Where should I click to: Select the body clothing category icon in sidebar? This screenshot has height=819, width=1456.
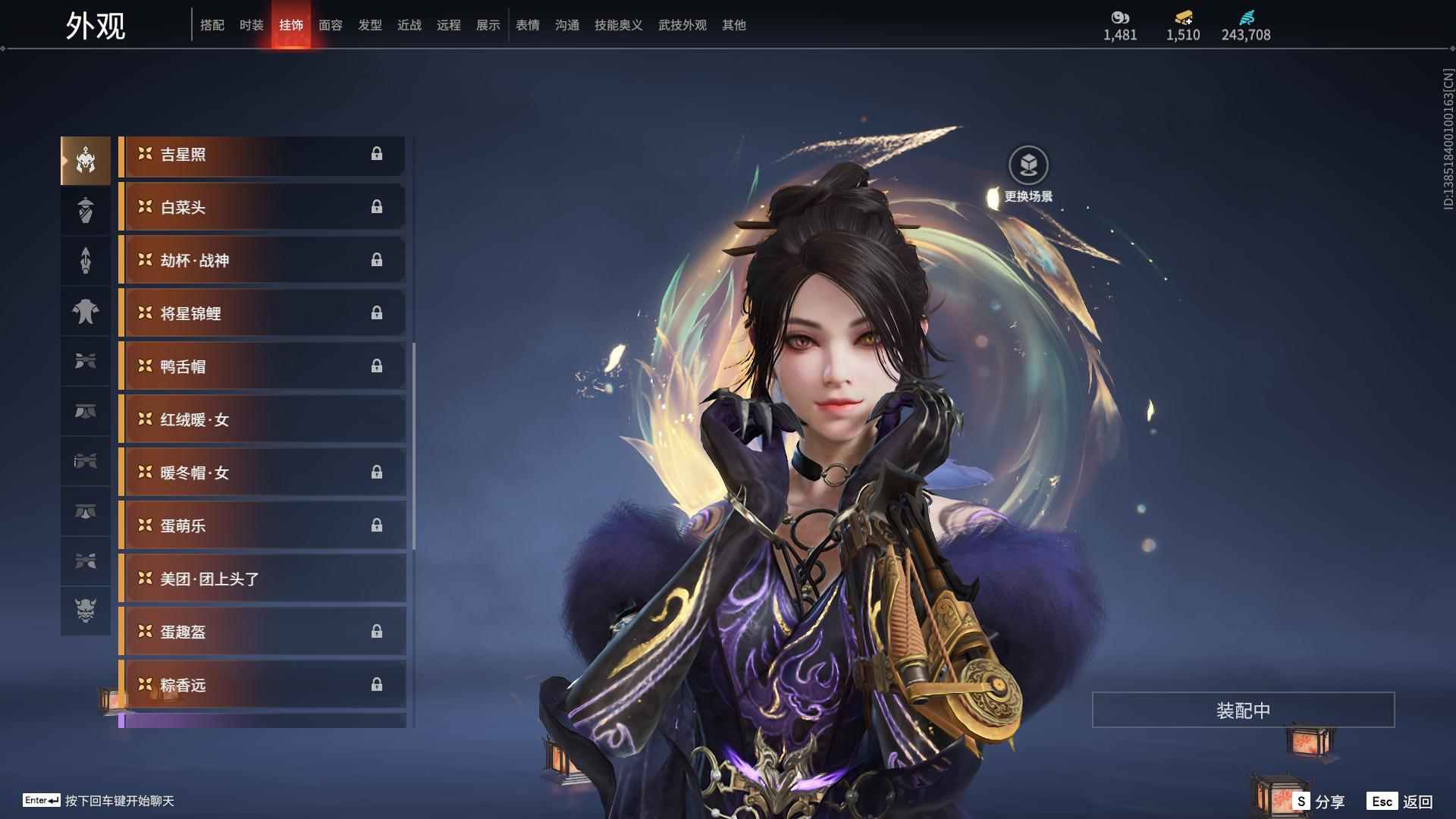(x=86, y=312)
